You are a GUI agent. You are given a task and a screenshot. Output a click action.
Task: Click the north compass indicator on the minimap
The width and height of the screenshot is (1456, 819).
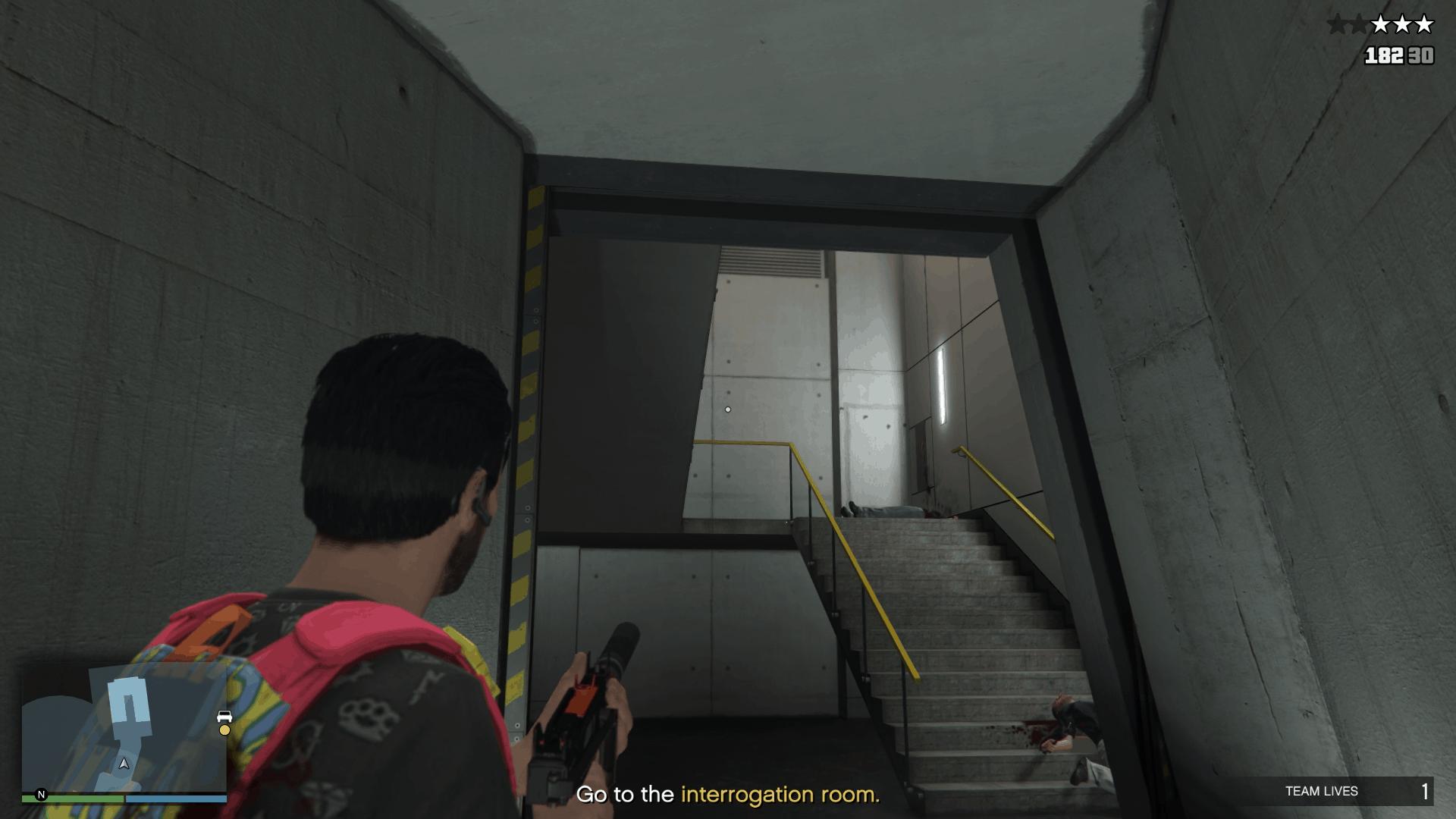coord(42,795)
